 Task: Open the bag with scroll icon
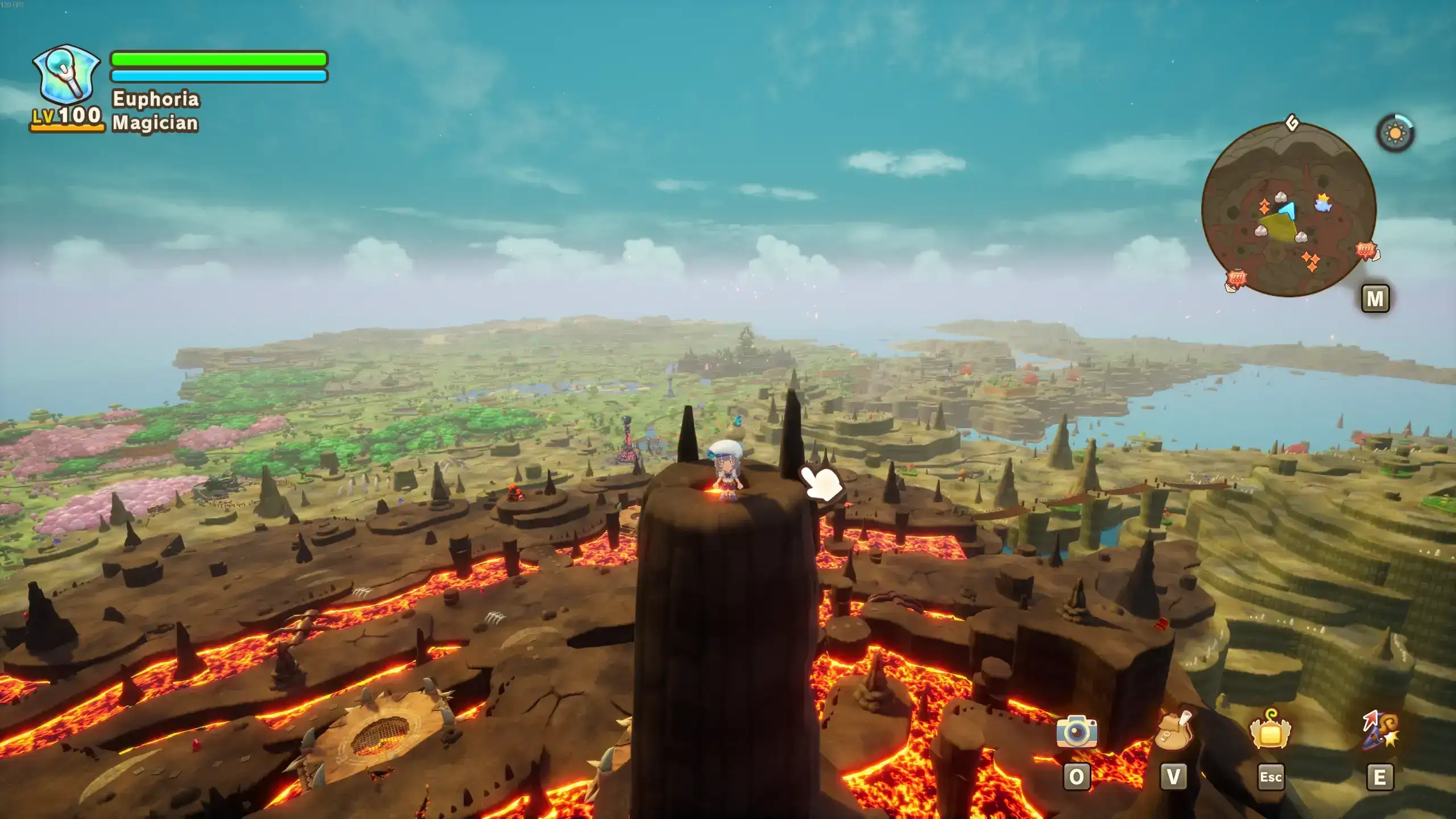[x=1173, y=730]
